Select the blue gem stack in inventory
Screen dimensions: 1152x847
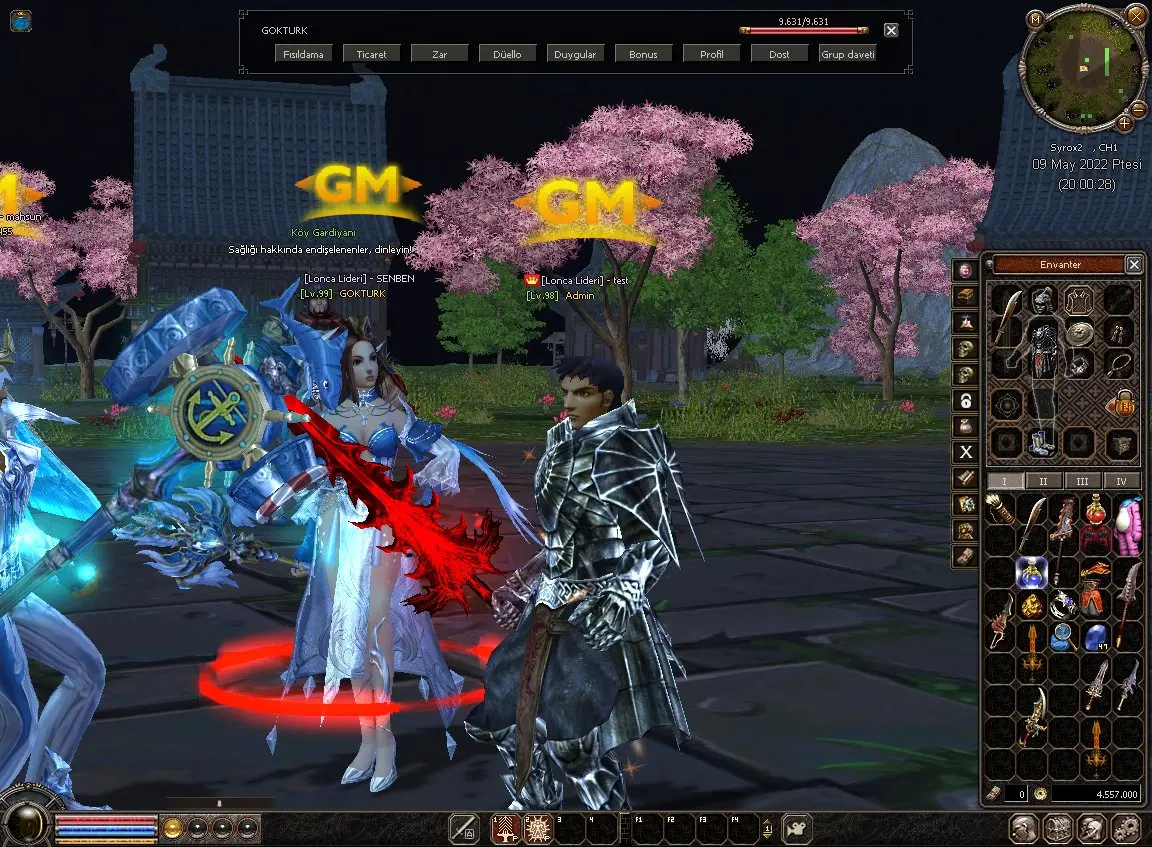click(x=1097, y=636)
